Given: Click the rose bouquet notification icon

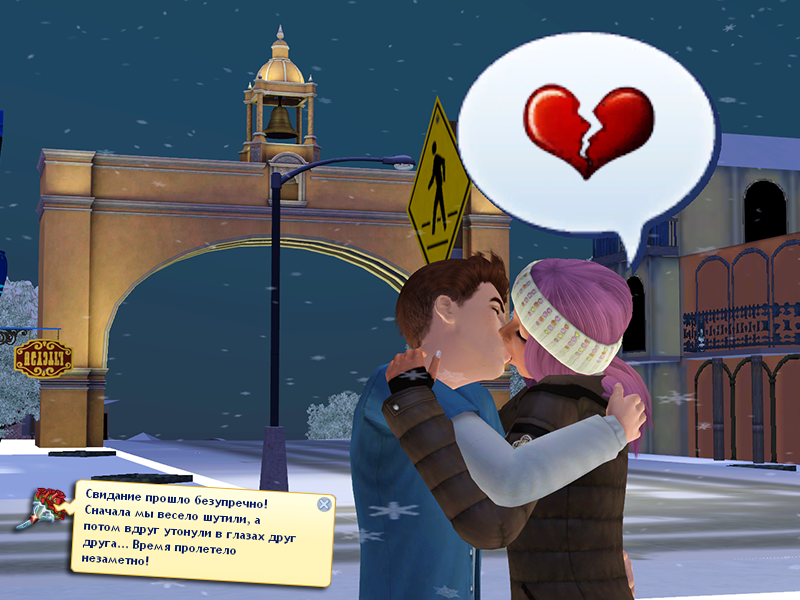Looking at the screenshot, I should coord(42,507).
